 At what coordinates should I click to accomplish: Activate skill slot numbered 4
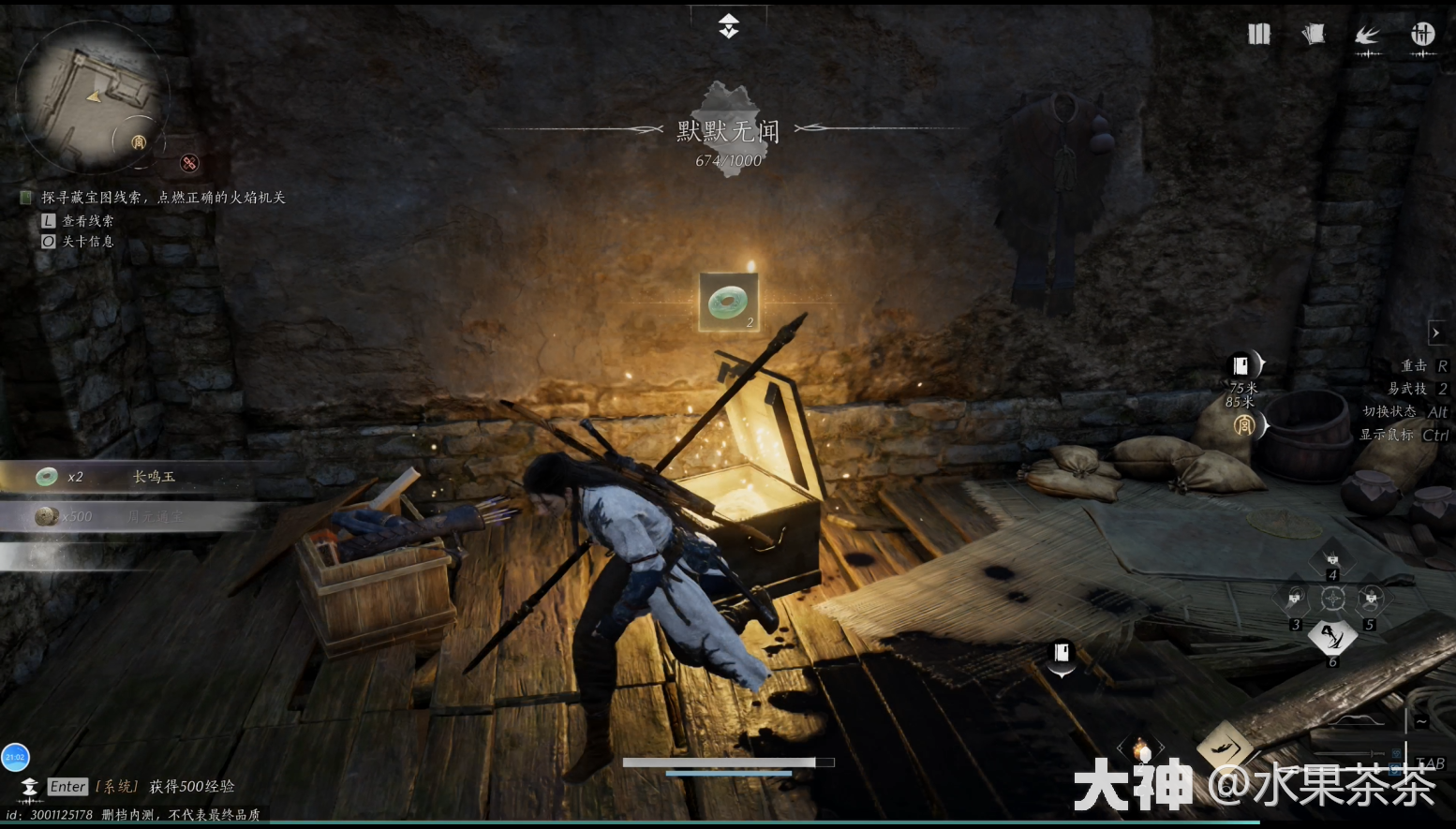coord(1332,559)
